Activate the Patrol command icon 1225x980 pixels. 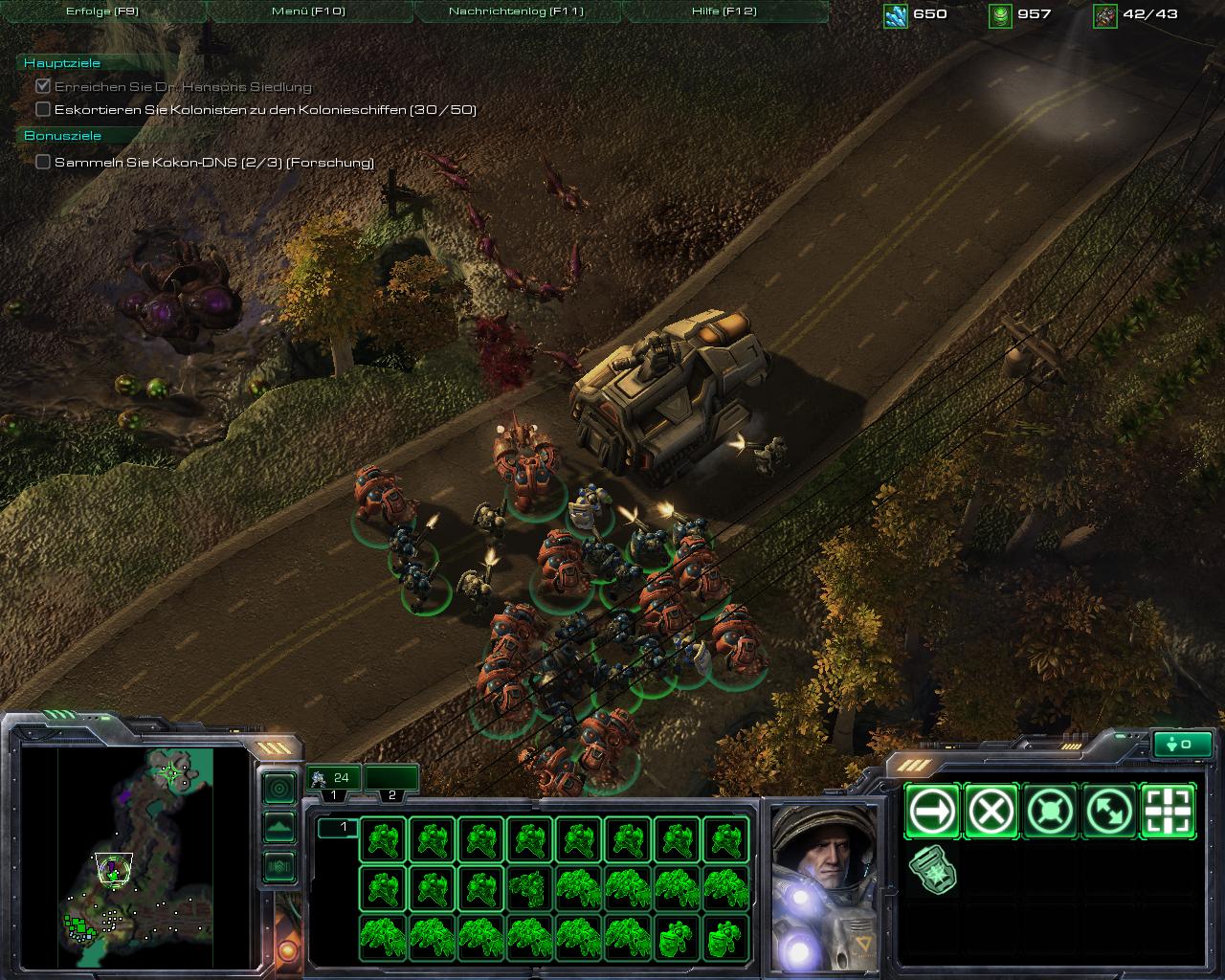(1109, 812)
